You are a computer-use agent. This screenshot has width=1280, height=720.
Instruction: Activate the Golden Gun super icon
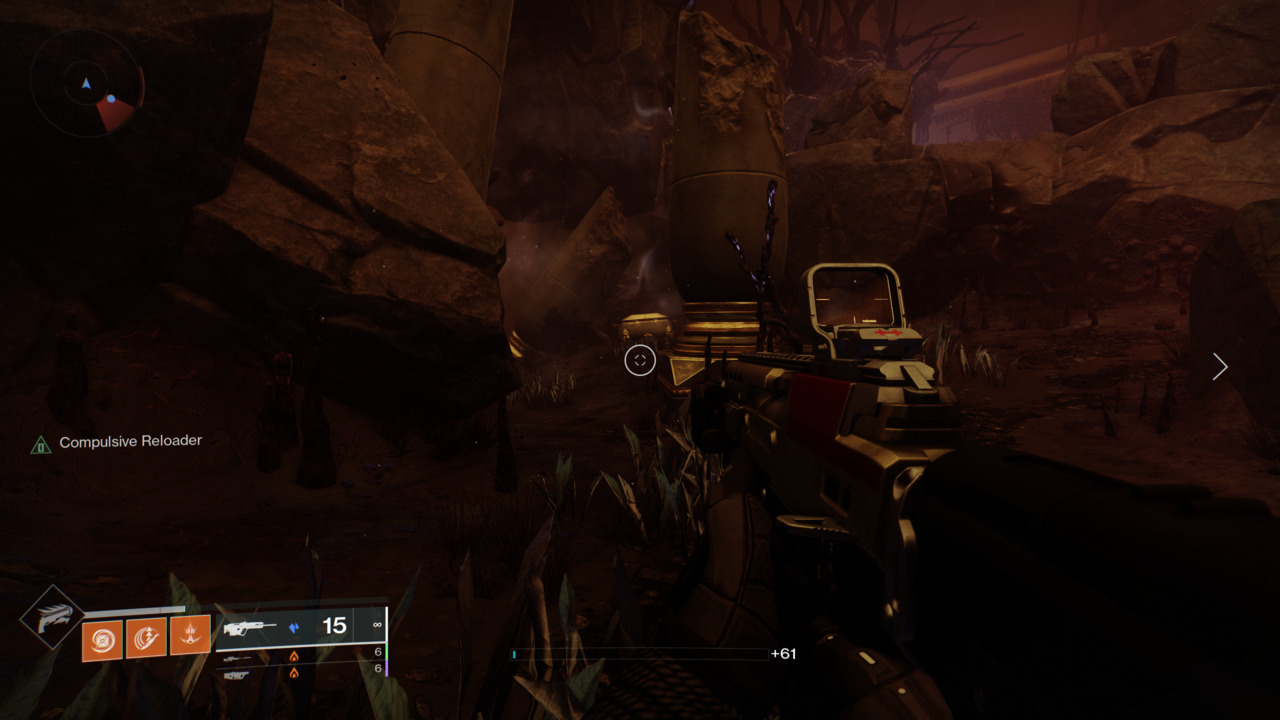pyautogui.click(x=52, y=617)
